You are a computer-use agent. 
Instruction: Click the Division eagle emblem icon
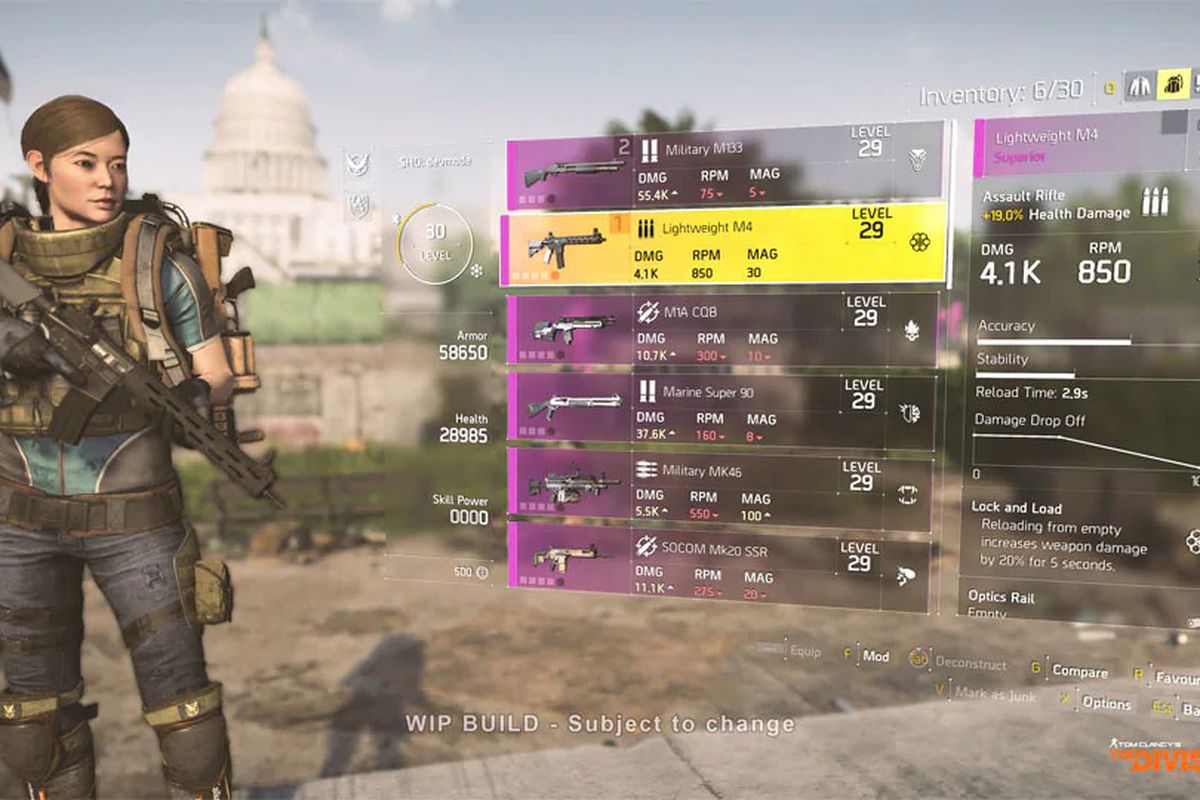click(357, 163)
